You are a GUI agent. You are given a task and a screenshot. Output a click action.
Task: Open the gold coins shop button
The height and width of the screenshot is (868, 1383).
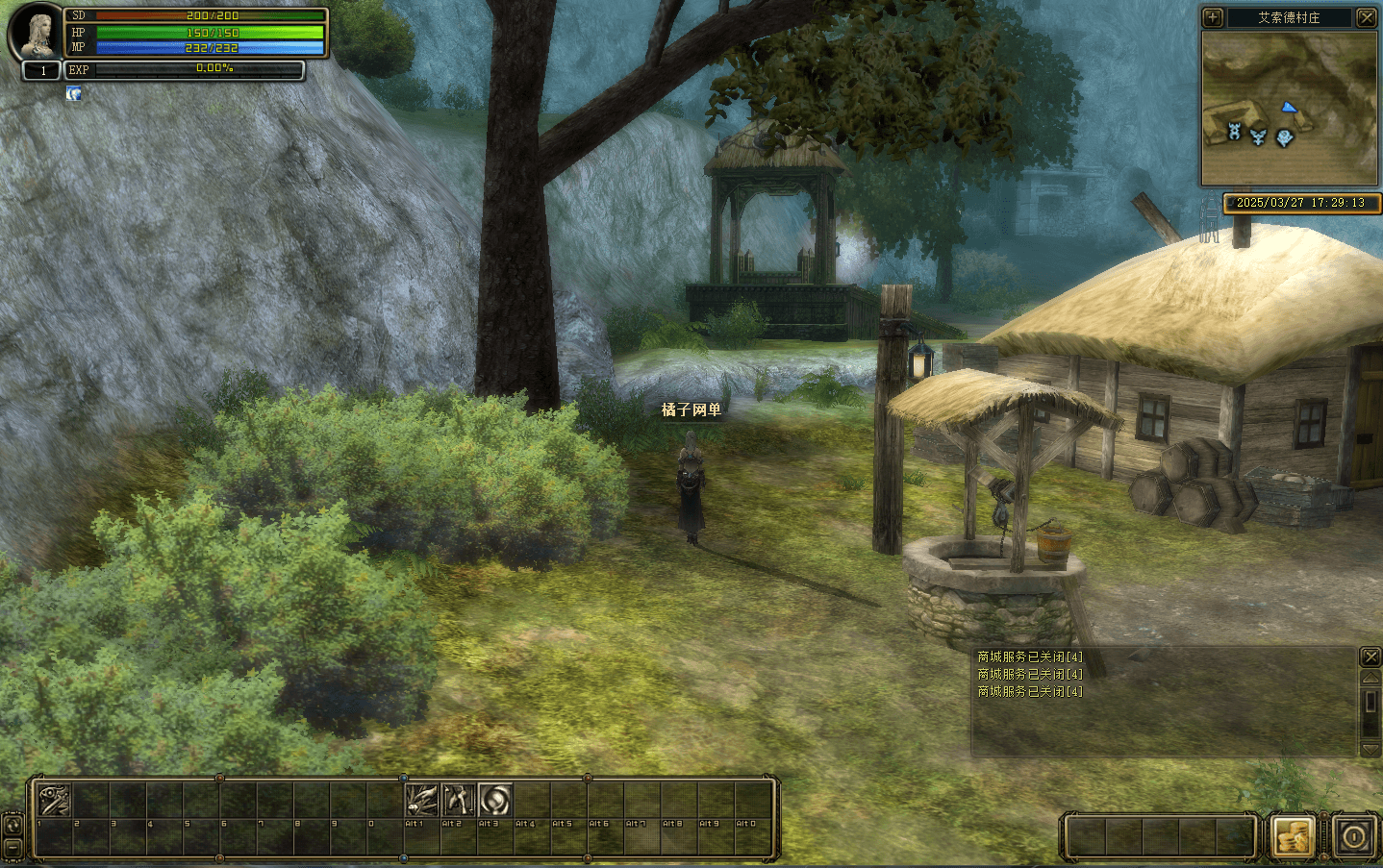1293,836
